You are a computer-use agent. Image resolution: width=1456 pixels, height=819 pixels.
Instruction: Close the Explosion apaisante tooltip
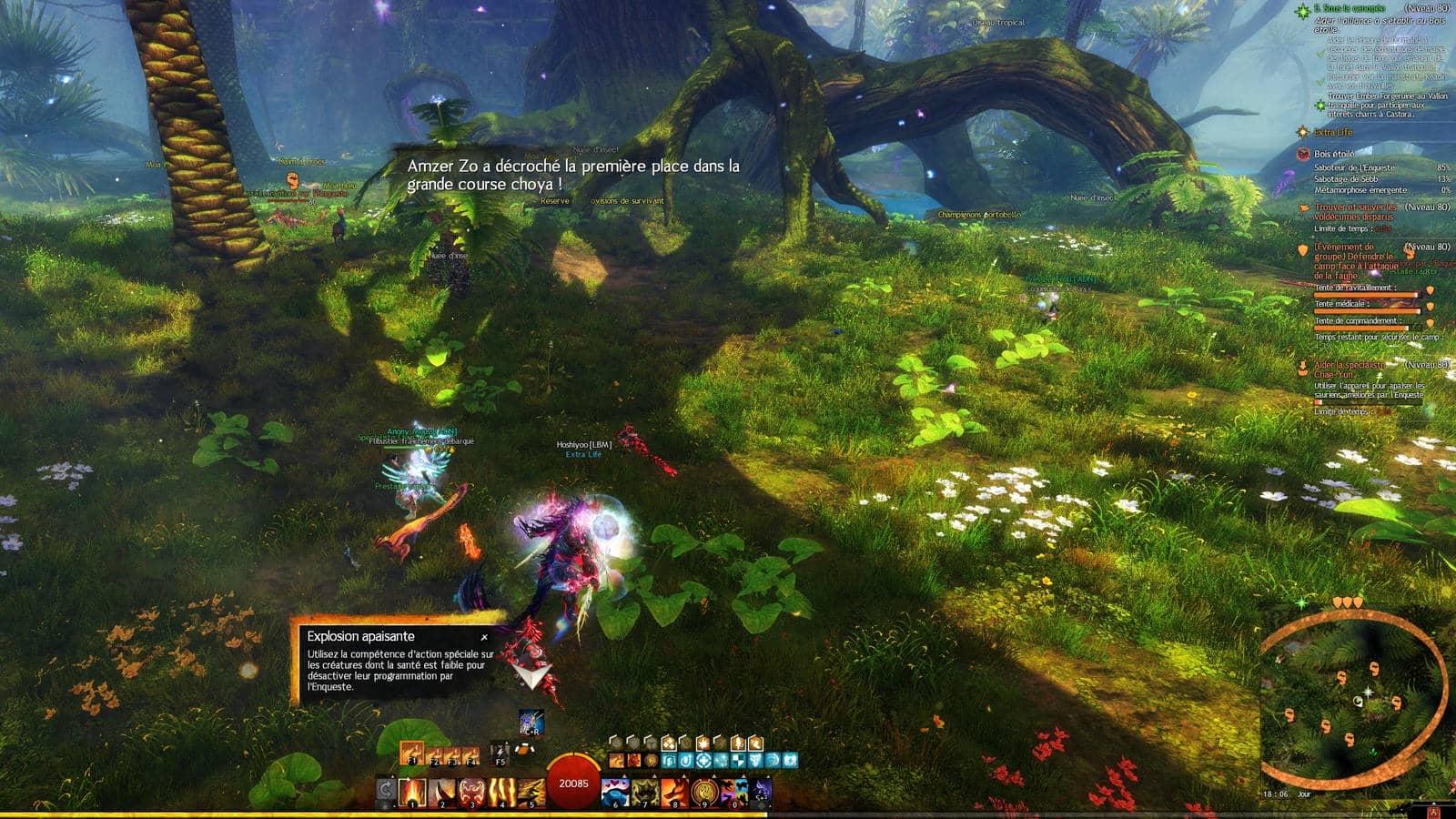tap(484, 638)
